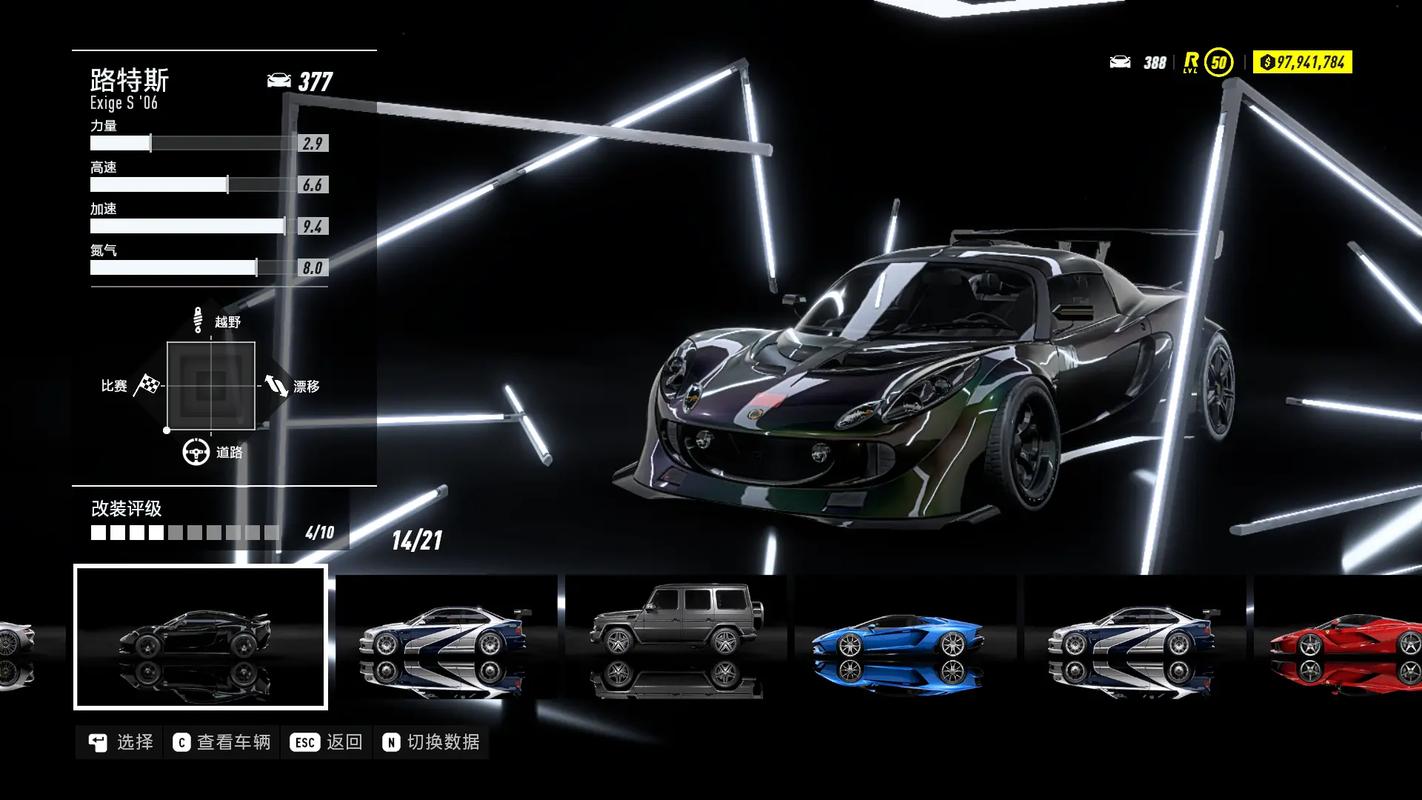Click the yellow REP level 50 badge
Viewport: 1422px width, 800px height.
coord(1216,61)
